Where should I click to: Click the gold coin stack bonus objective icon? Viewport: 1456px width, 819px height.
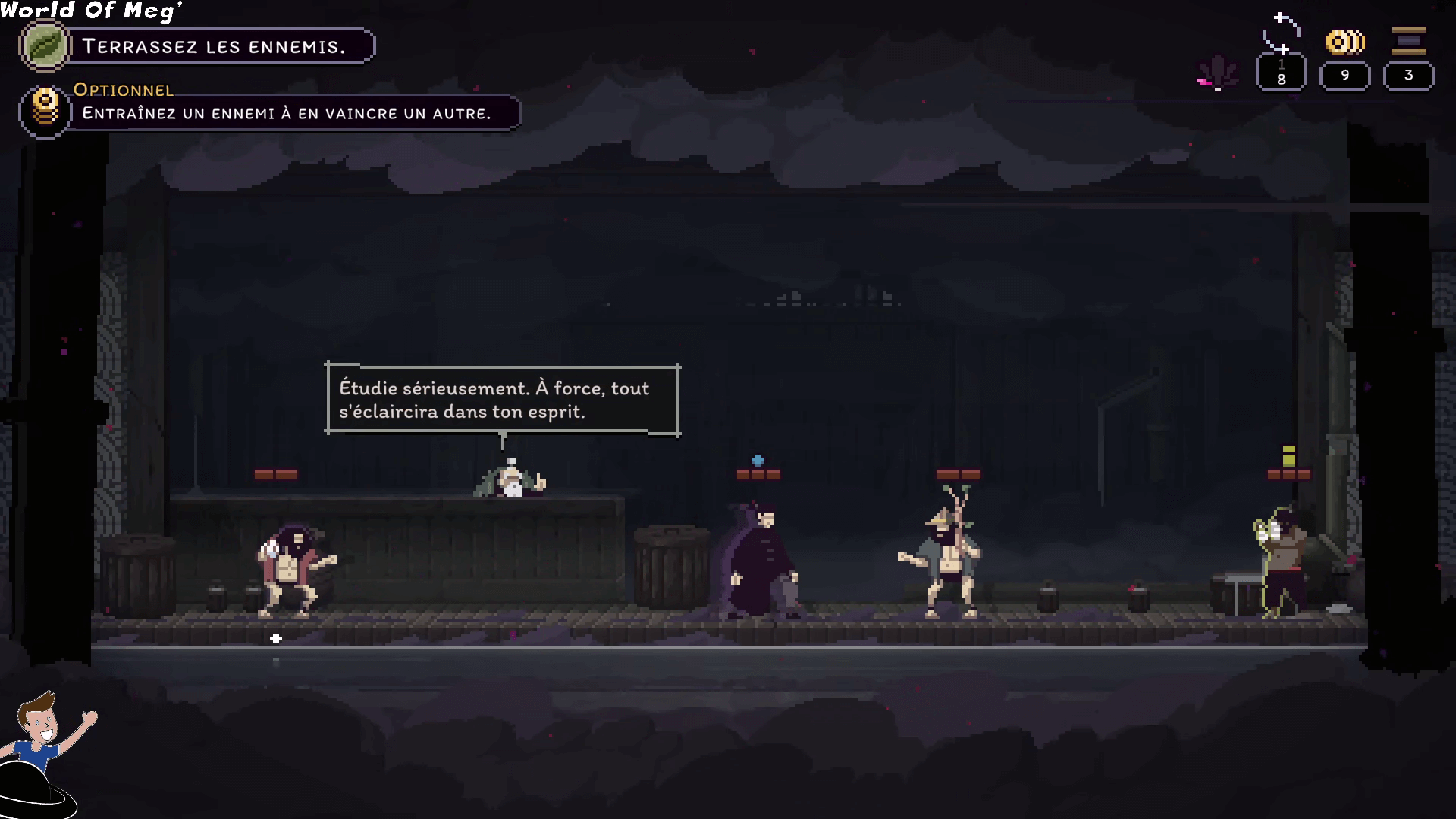pyautogui.click(x=45, y=110)
